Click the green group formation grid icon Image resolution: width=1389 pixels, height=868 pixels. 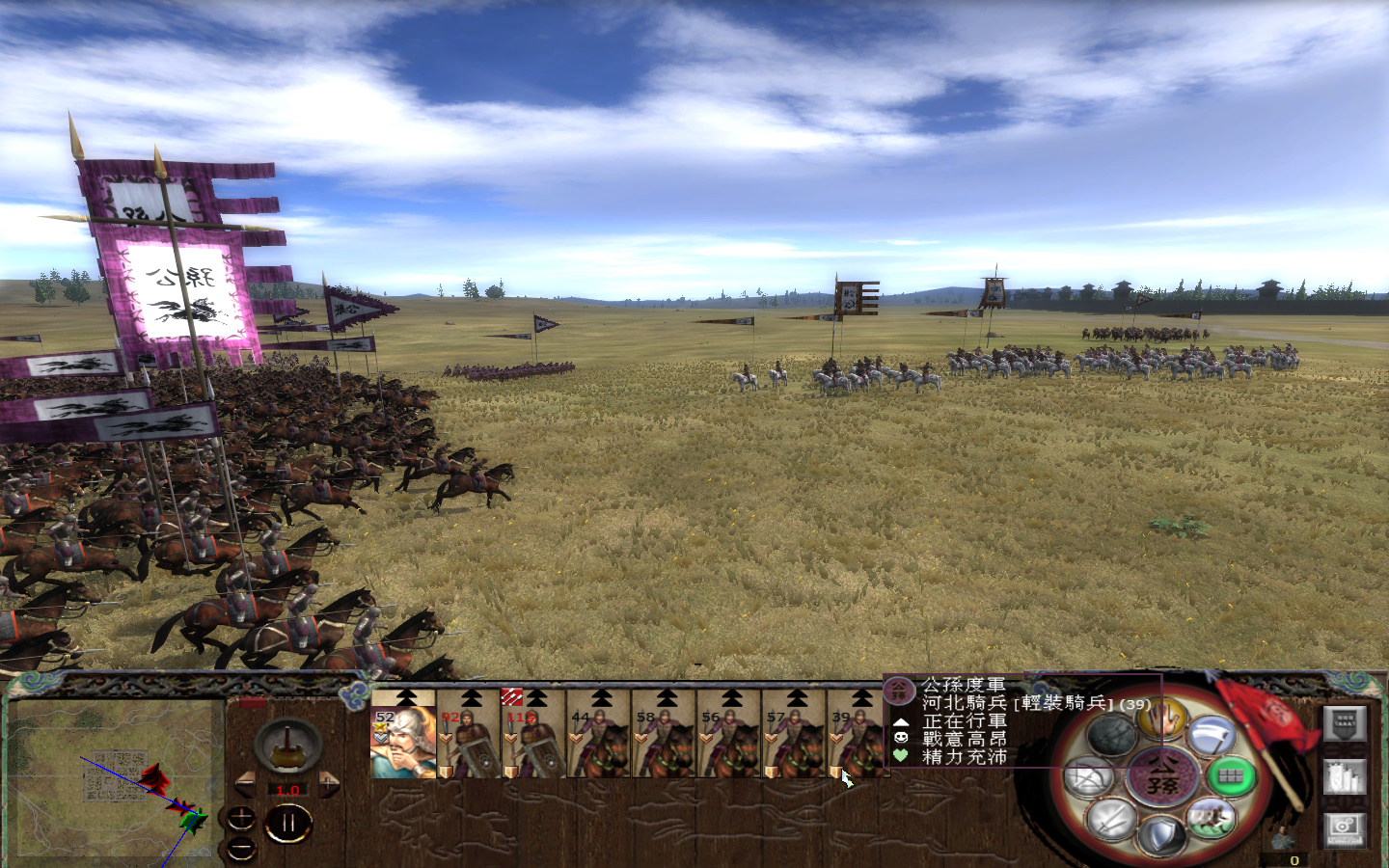[1230, 775]
